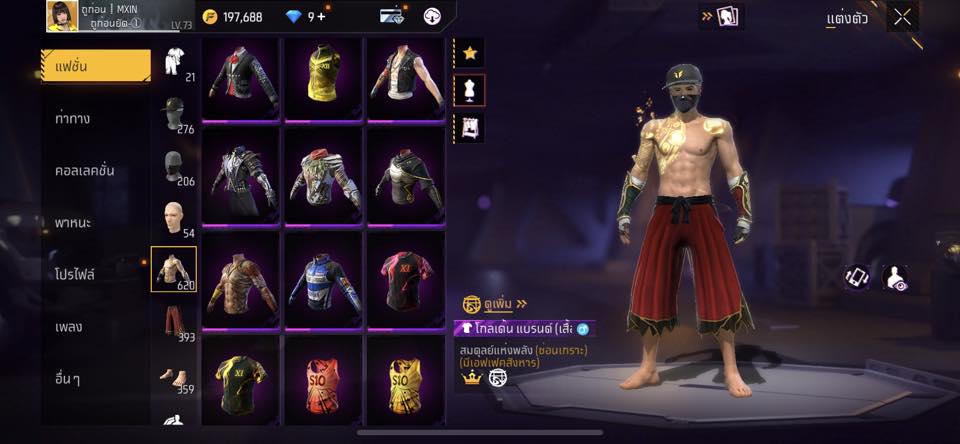The height and width of the screenshot is (444, 960).
Task: Switch to the face mask category
Action: point(174,165)
